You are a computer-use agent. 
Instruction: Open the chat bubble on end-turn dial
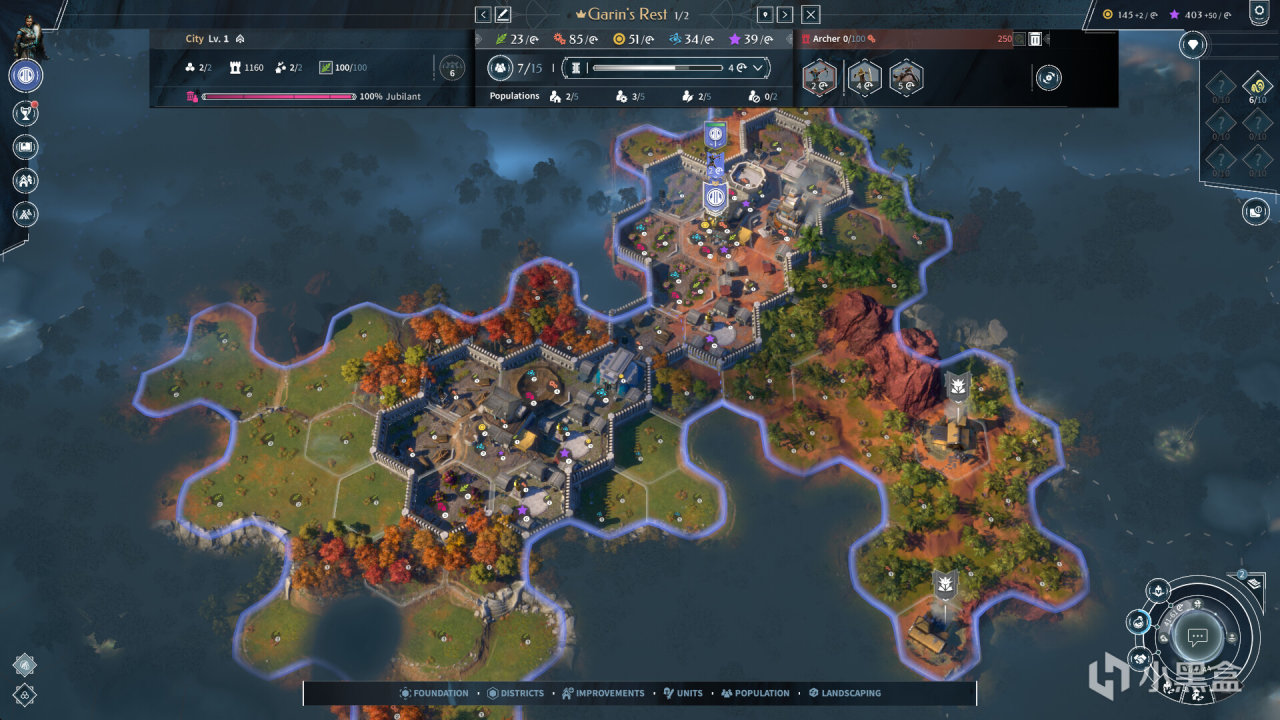1197,637
